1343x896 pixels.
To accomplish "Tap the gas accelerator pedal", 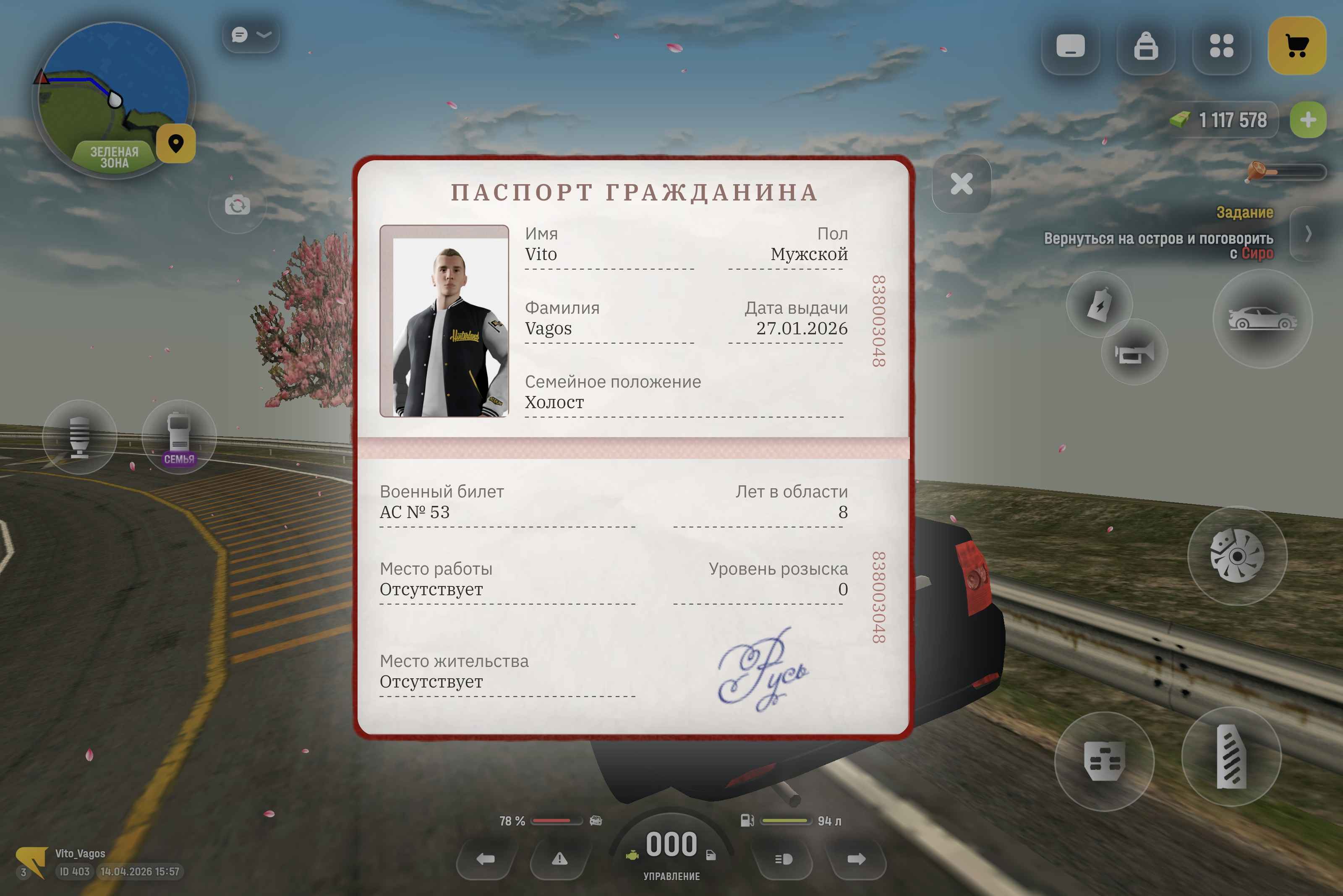I will tap(1231, 757).
